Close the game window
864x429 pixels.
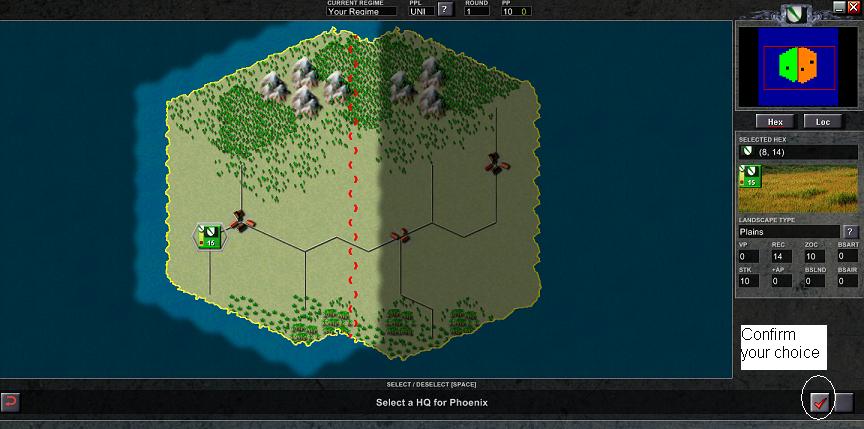[853, 6]
